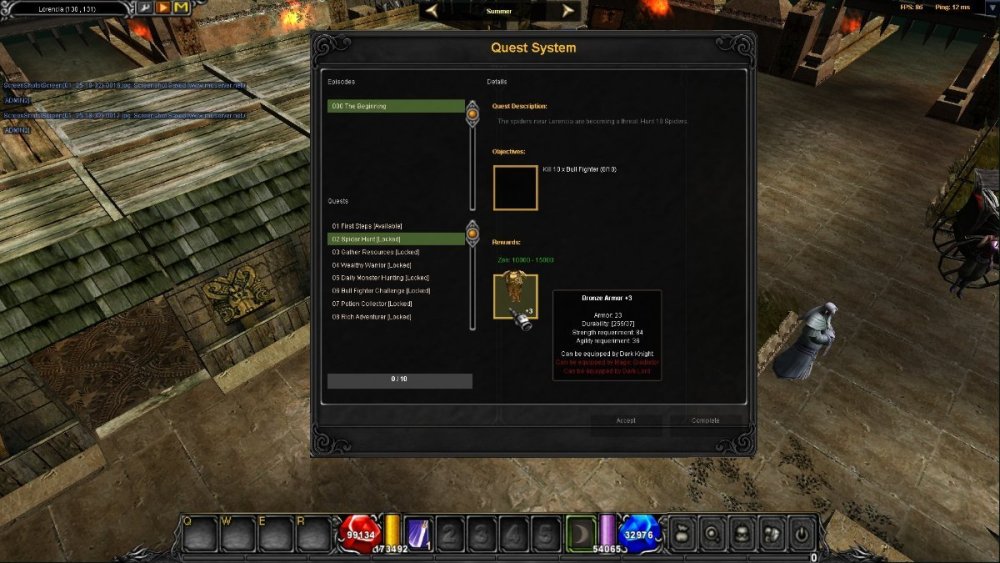Viewport: 1000px width, 563px height.
Task: Select the 05 Daily Monster Hunting quest
Action: (x=396, y=278)
